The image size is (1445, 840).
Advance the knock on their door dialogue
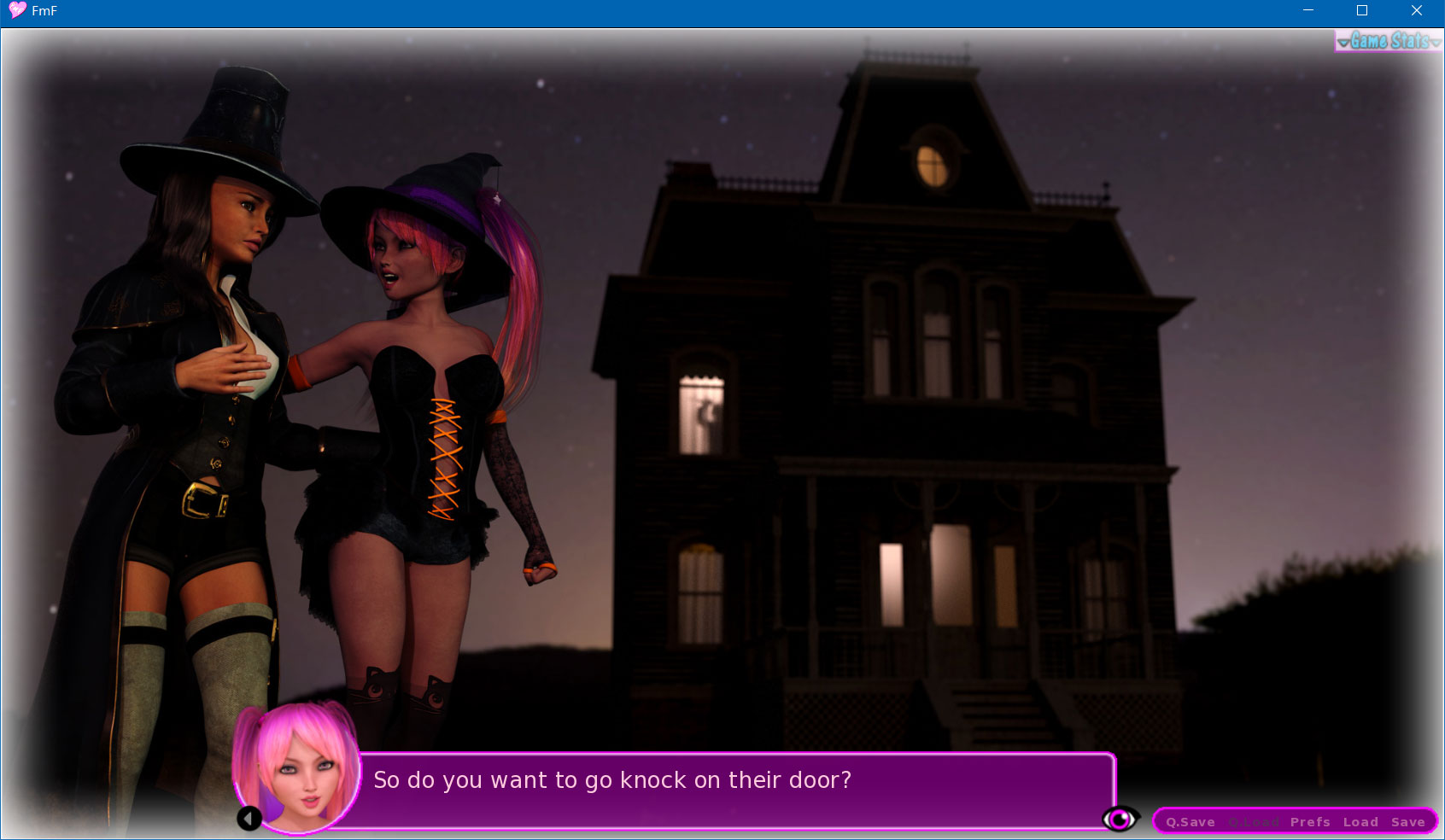734,790
